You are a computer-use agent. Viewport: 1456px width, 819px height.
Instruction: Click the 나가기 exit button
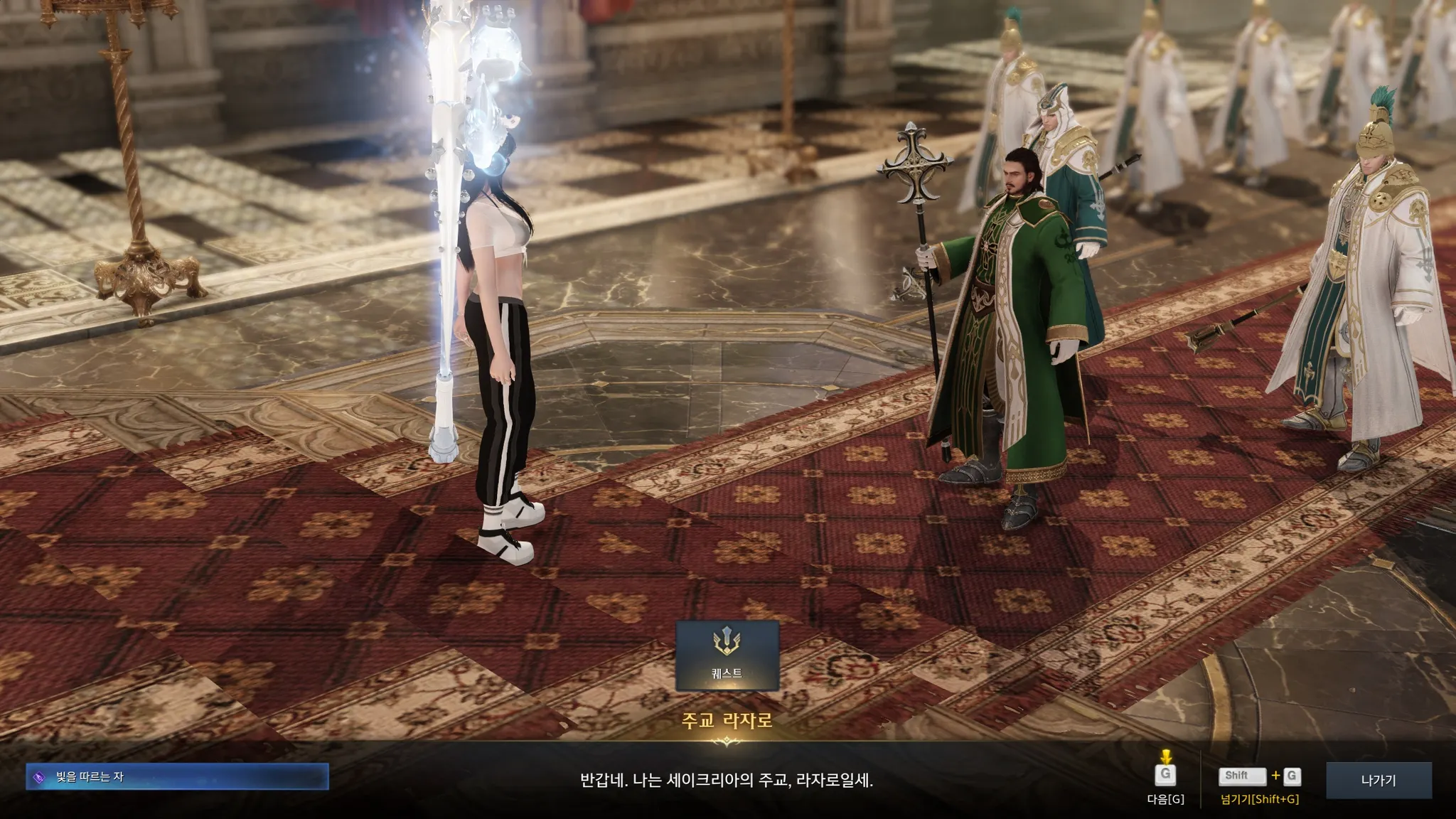click(1379, 780)
